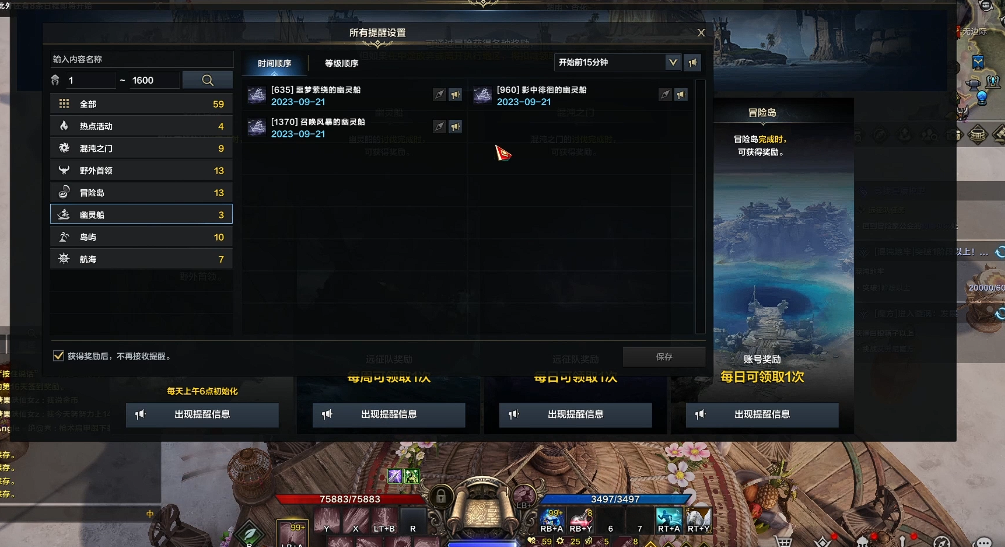Choose the 热点活动 category

(141, 126)
